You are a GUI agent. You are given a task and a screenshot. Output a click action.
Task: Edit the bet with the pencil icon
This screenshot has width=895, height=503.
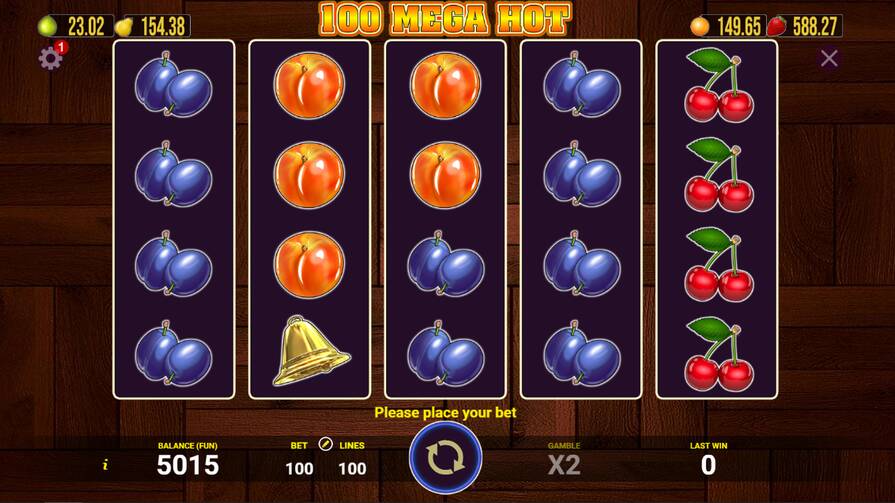(325, 444)
